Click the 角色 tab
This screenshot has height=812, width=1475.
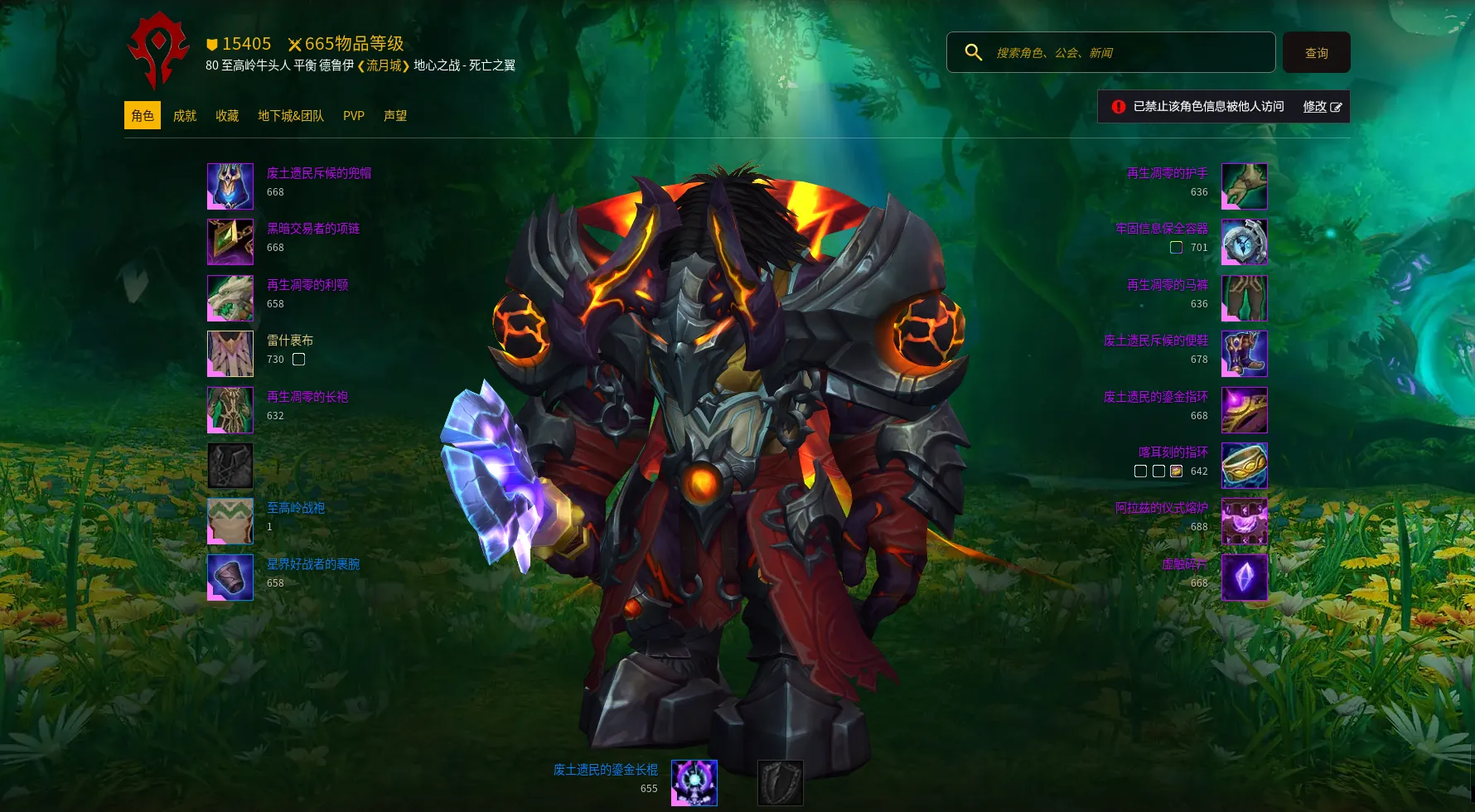143,116
